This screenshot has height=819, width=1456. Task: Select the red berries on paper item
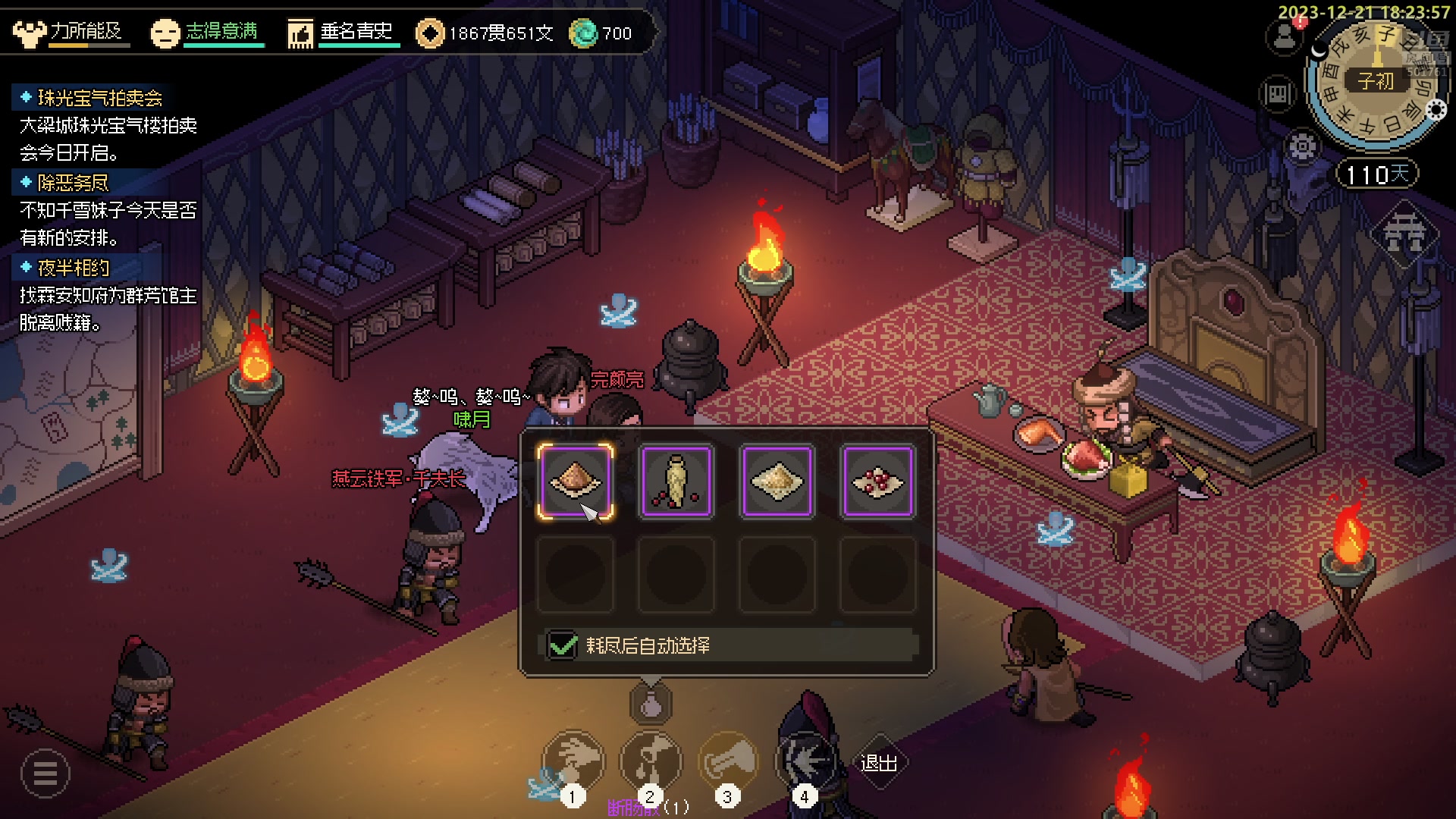(878, 482)
